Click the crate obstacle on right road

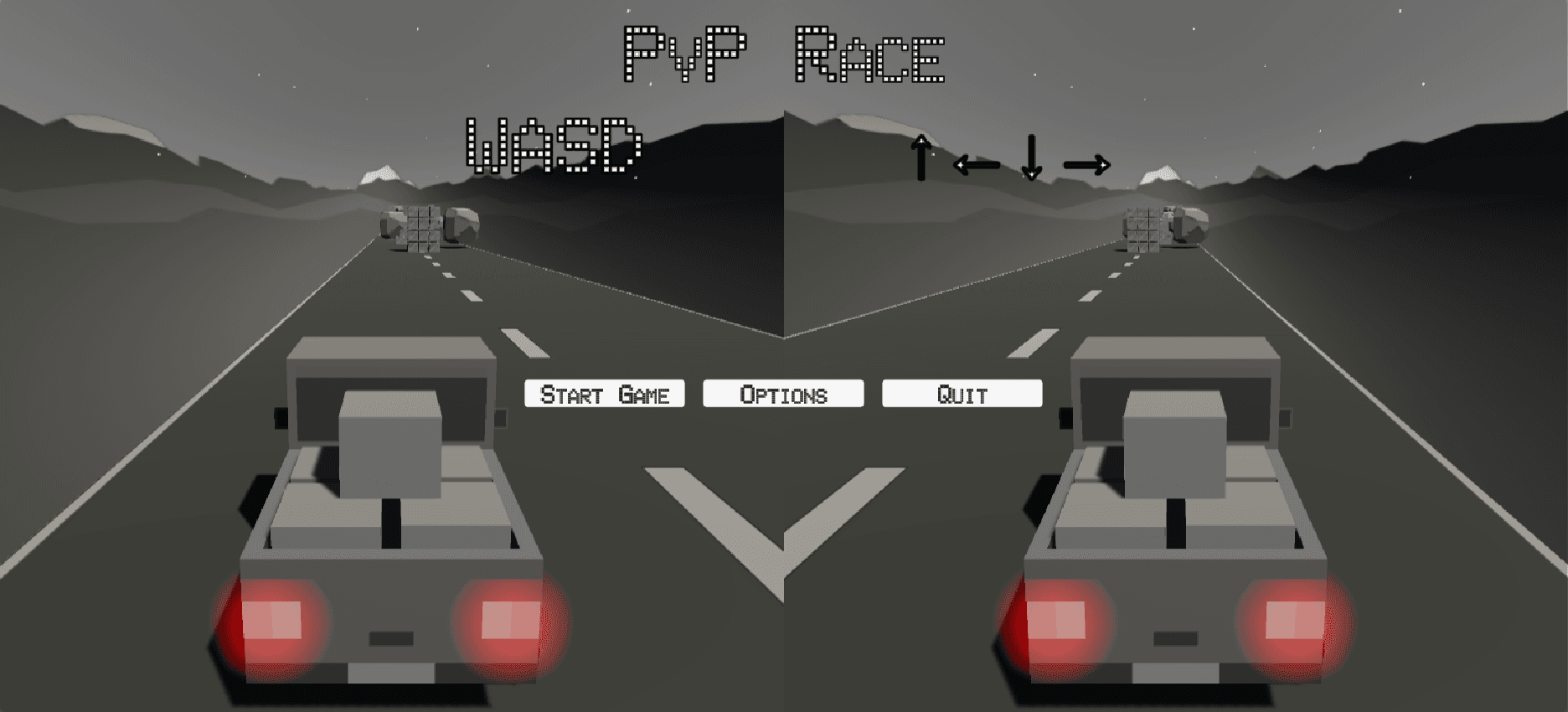point(1143,230)
